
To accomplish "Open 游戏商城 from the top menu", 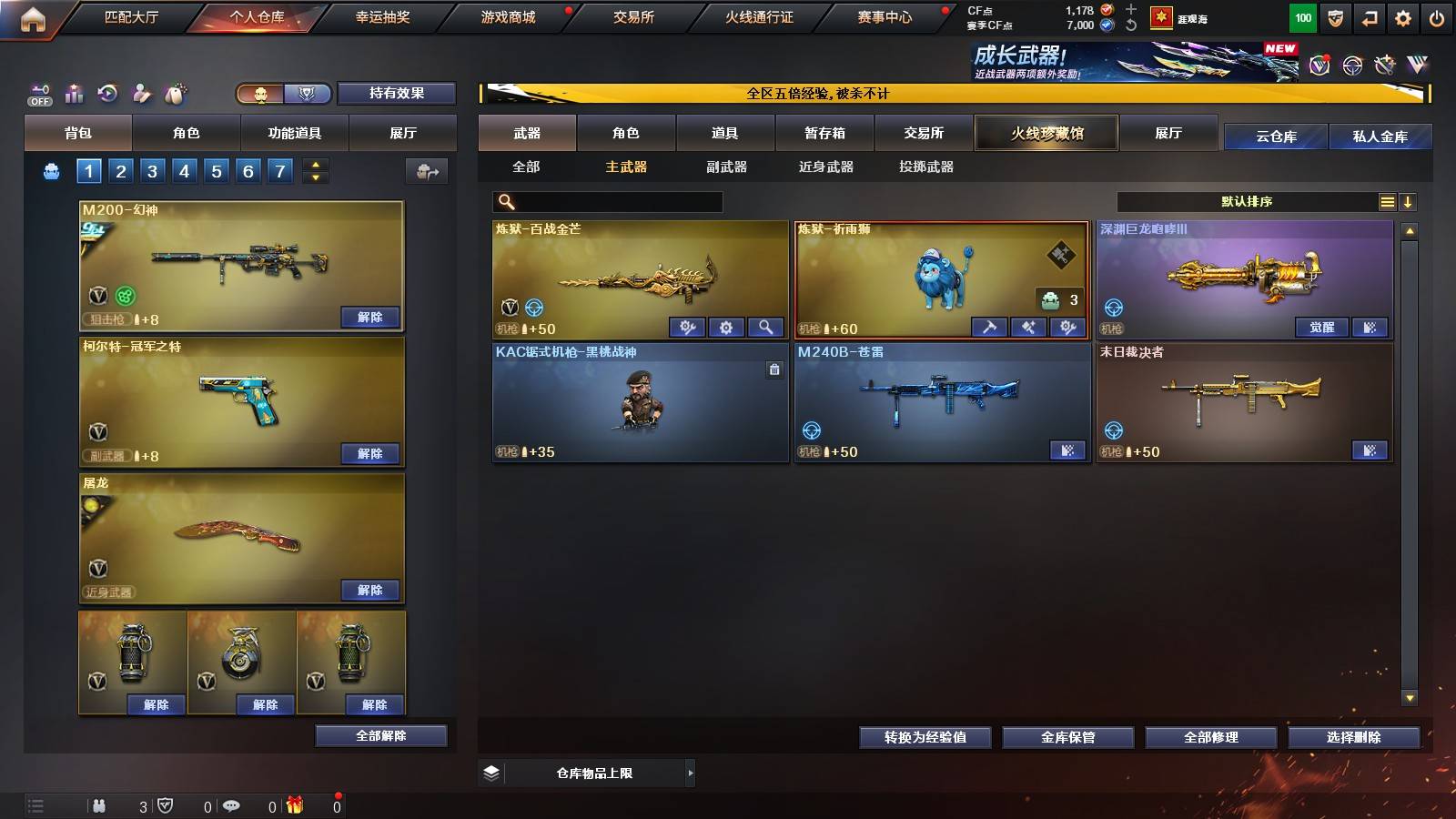I will coord(506,16).
